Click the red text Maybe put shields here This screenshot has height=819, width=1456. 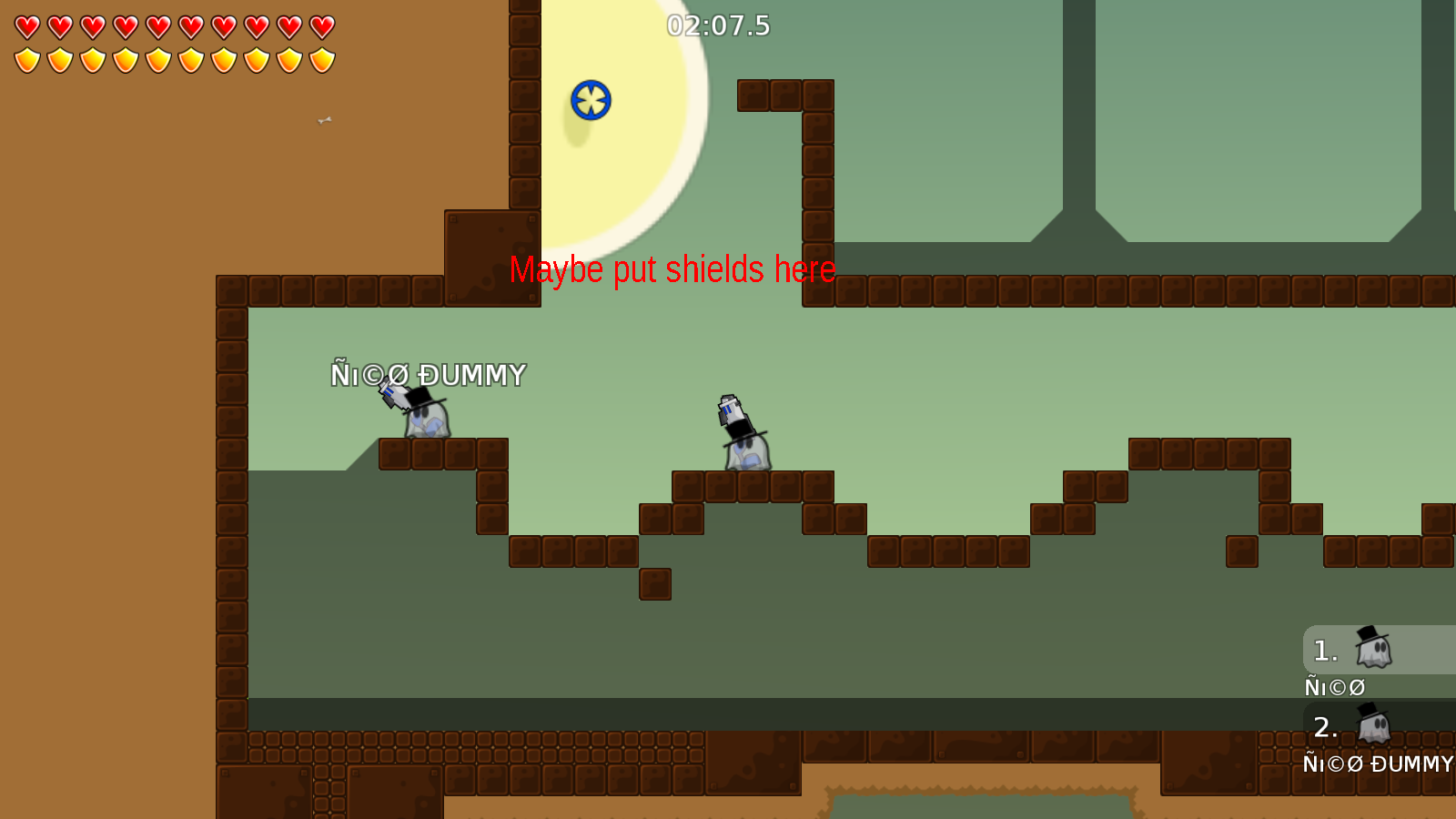(673, 270)
